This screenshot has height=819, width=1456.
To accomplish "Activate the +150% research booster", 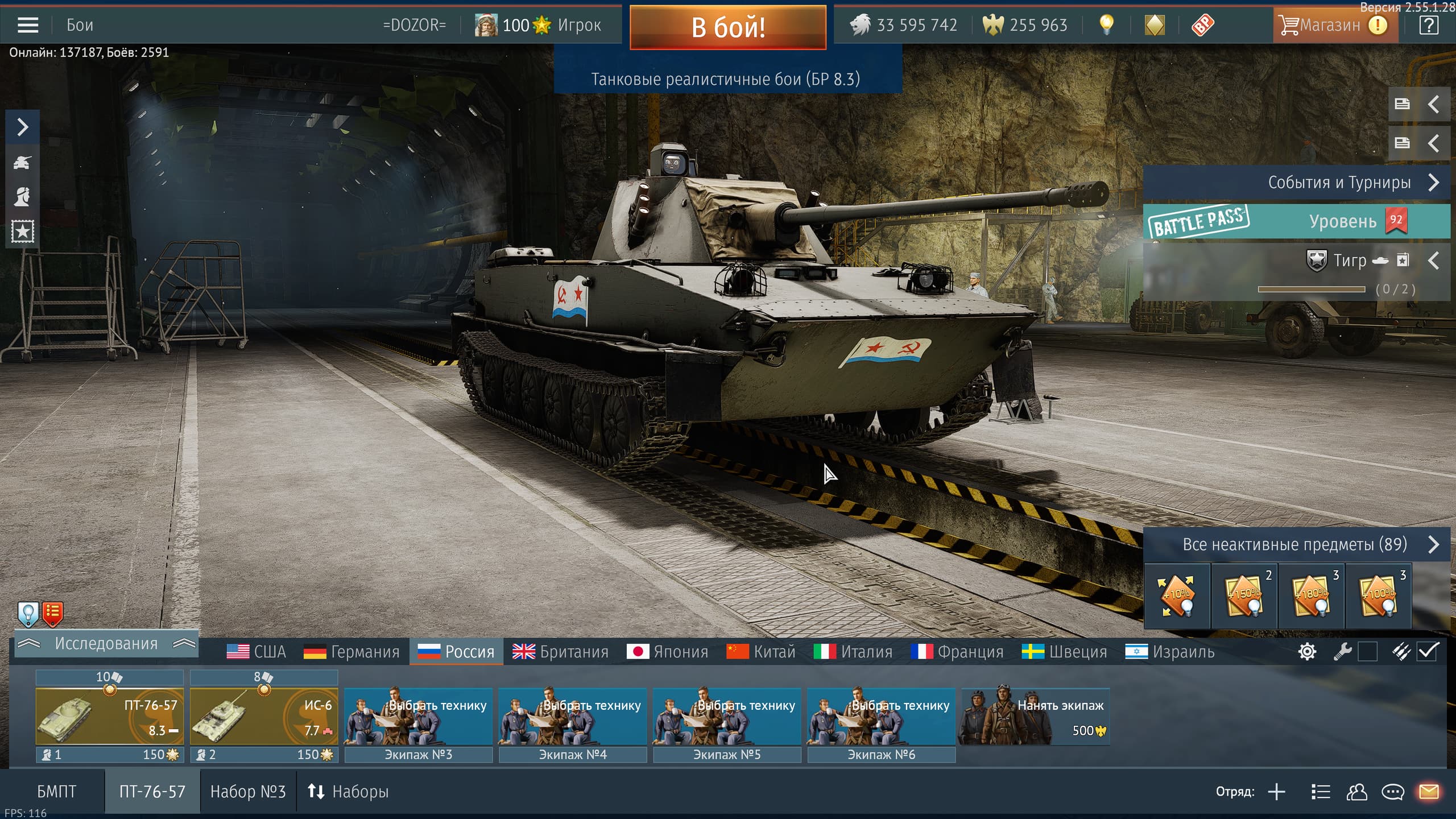I will click(1244, 595).
